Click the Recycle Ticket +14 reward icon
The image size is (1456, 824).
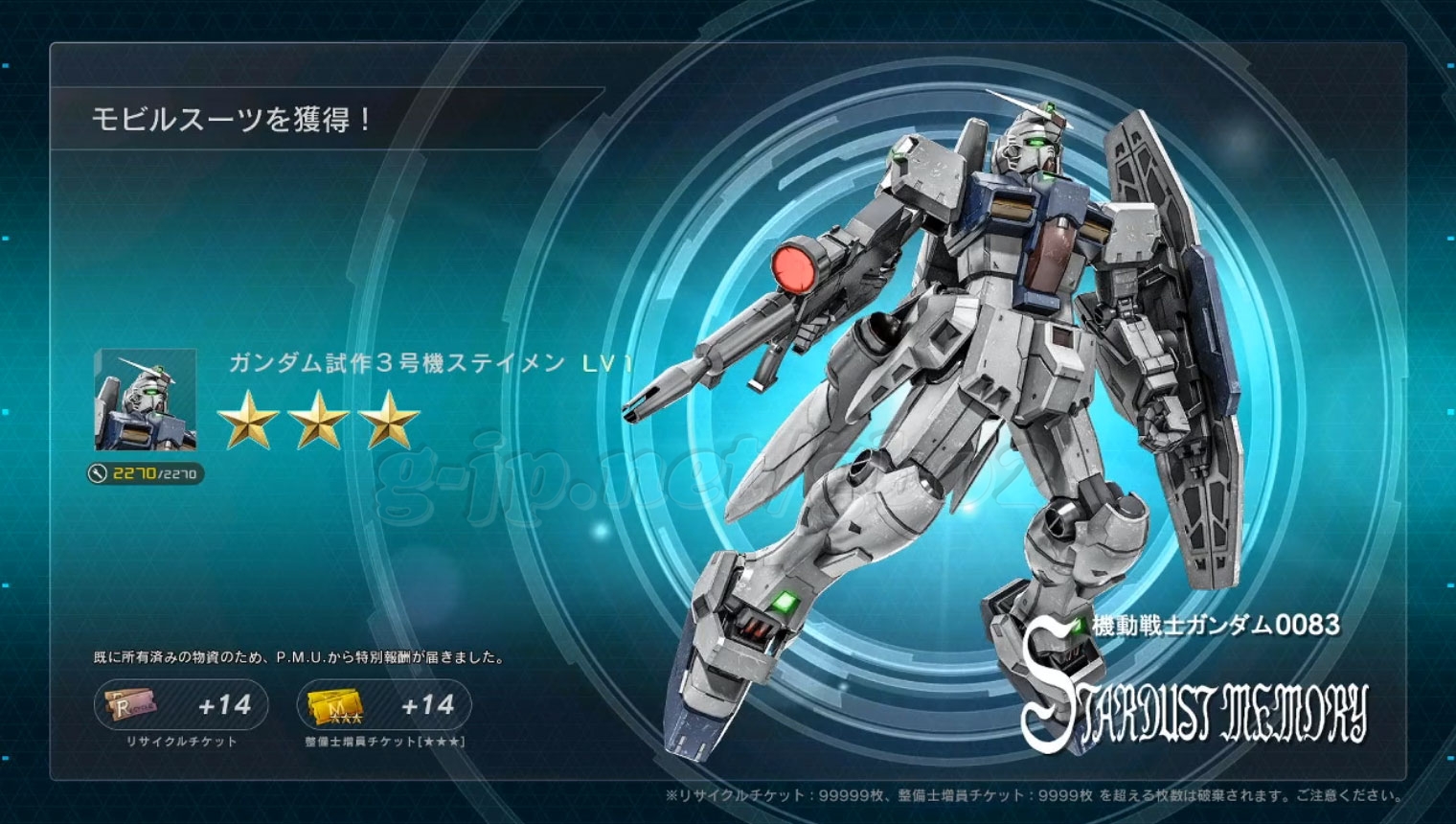coord(132,705)
